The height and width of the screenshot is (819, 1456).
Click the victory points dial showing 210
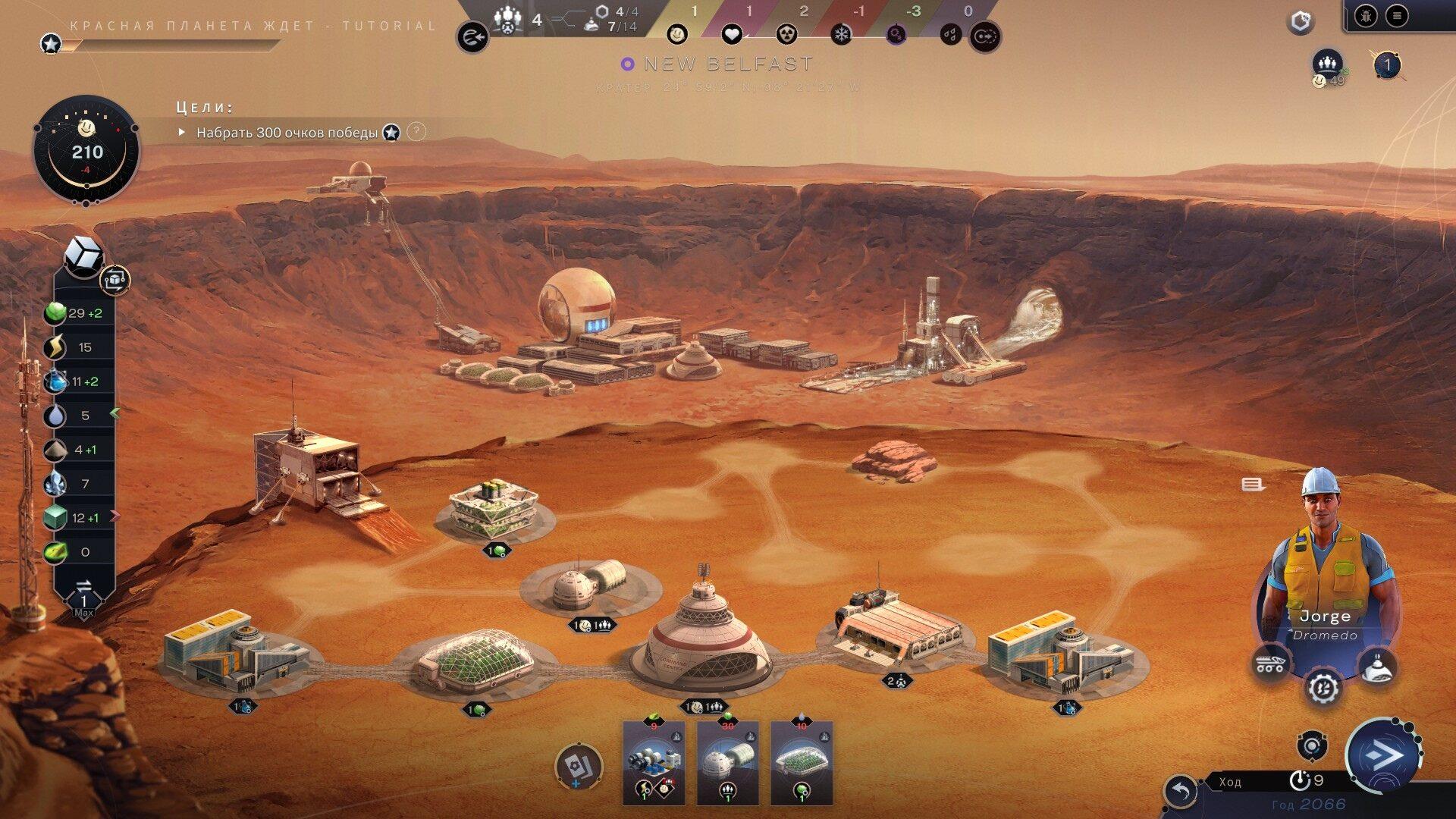tap(86, 150)
